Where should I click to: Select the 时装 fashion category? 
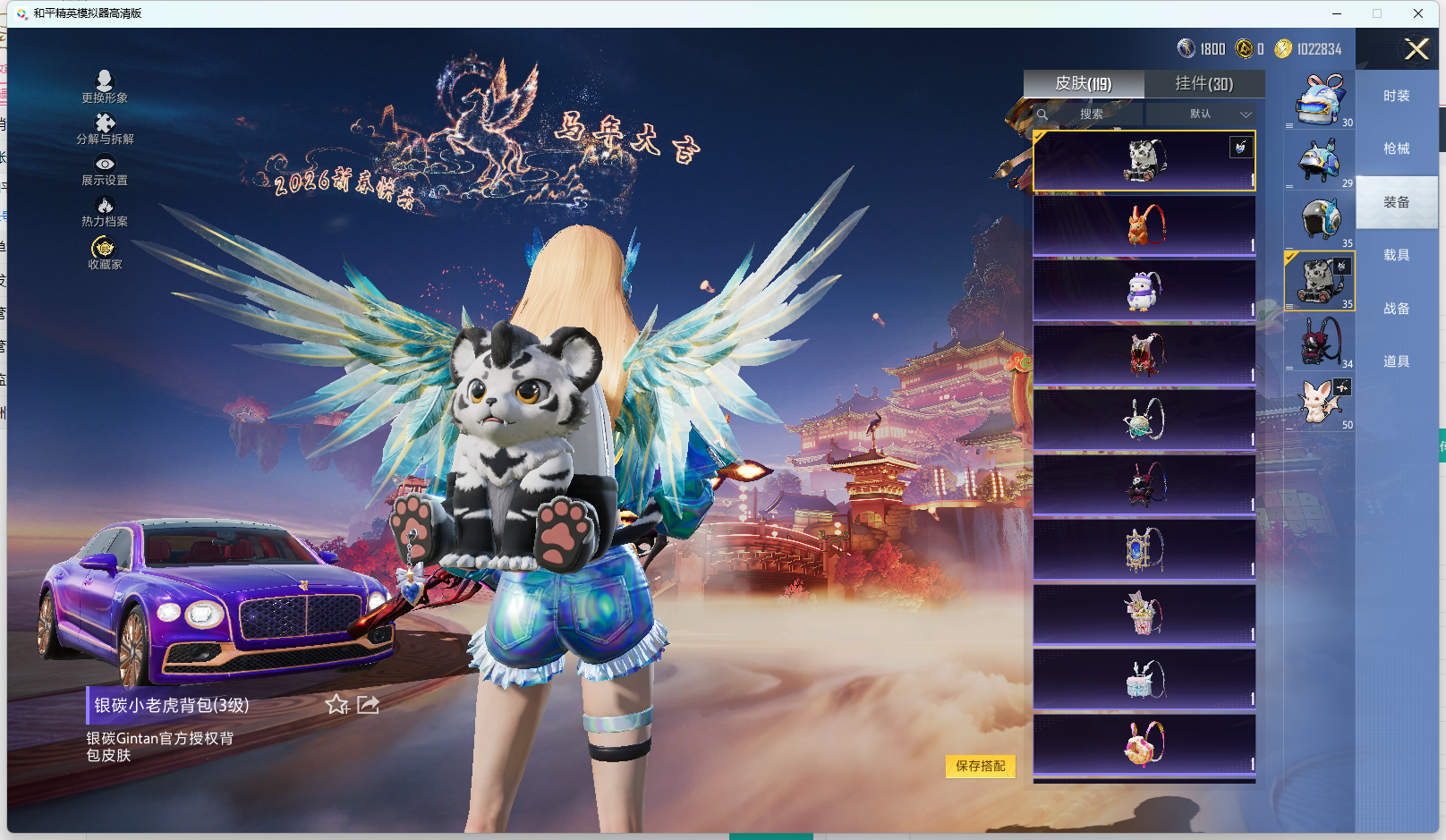point(1396,96)
